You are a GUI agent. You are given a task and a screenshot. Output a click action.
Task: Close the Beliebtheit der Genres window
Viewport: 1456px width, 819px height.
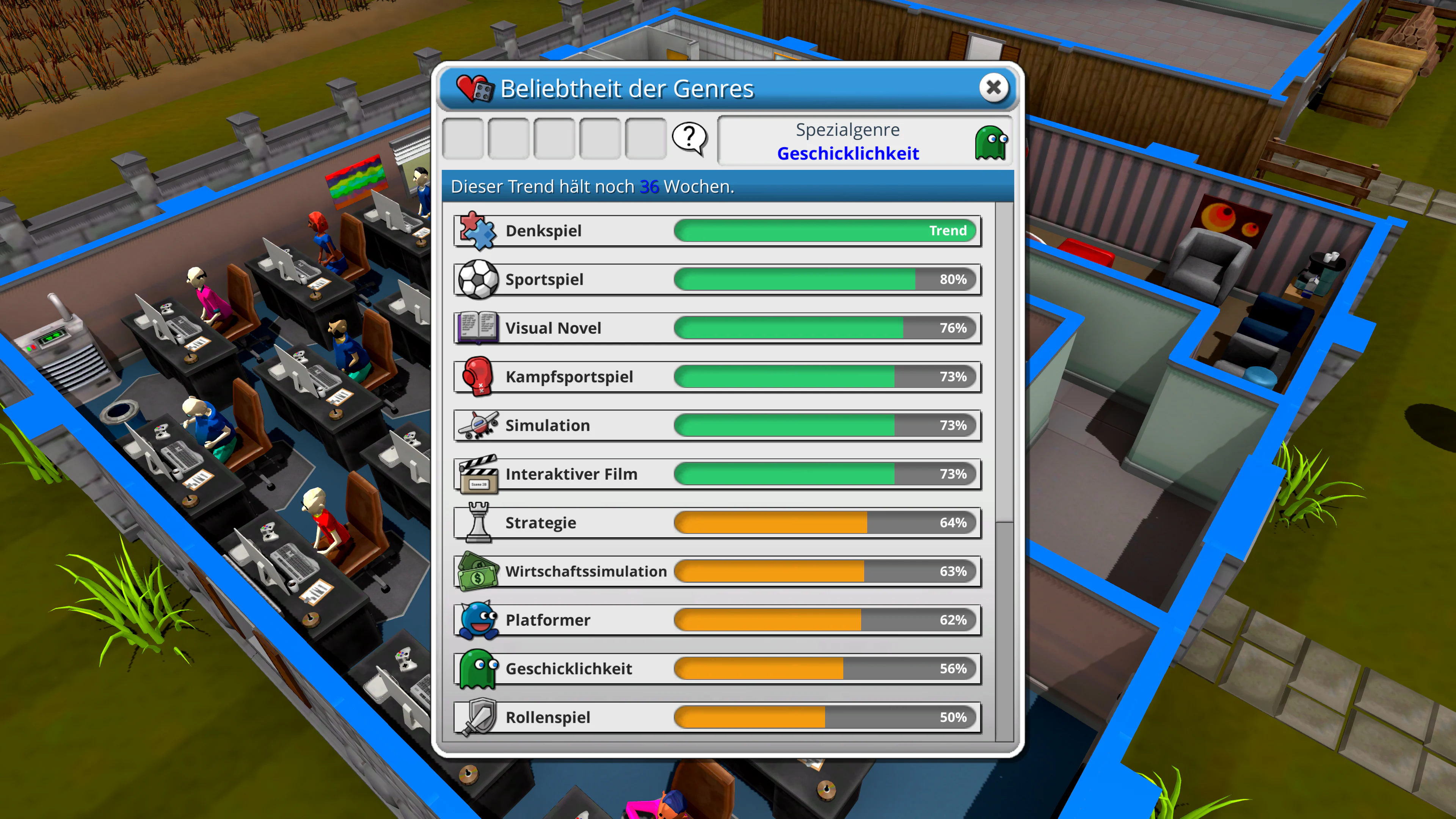[994, 88]
